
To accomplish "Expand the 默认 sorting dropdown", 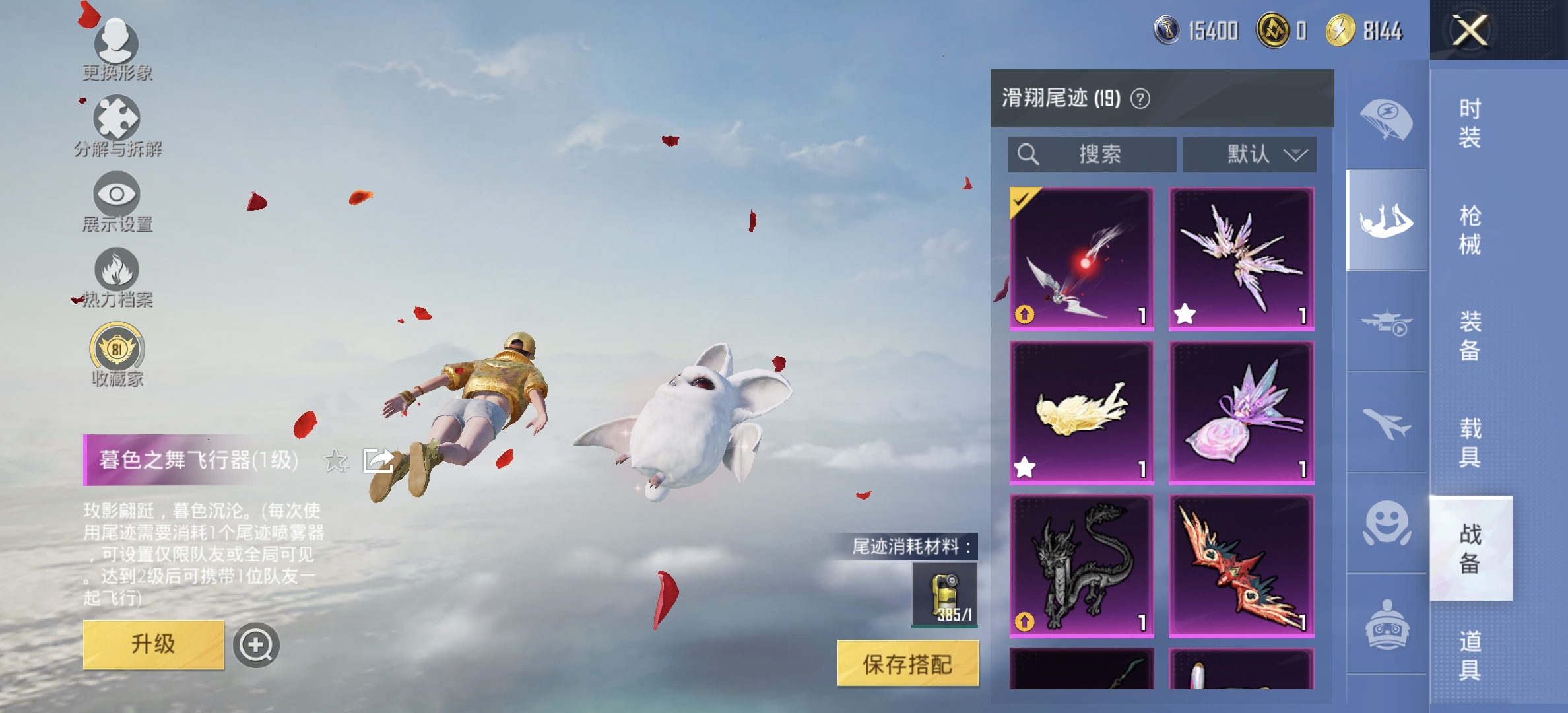I will click(1249, 154).
